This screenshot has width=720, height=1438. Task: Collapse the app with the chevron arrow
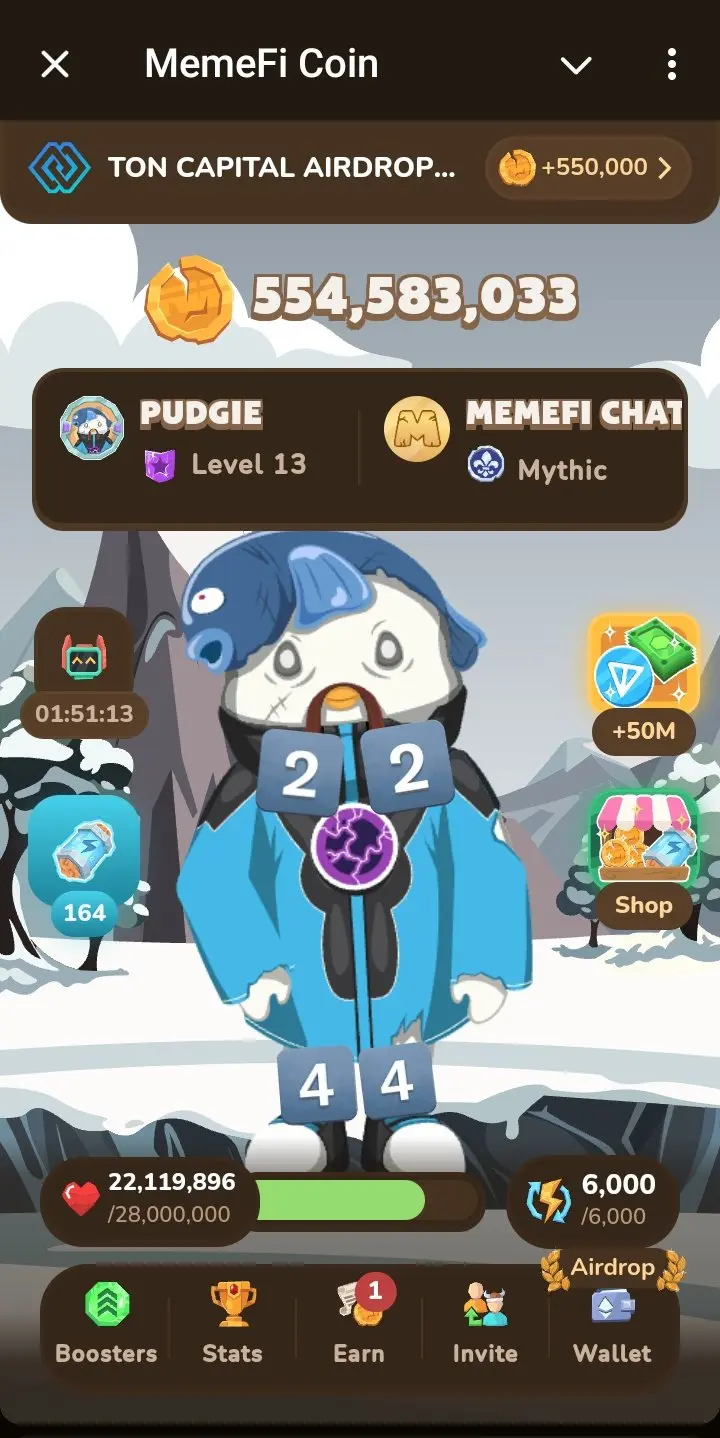[x=576, y=66]
